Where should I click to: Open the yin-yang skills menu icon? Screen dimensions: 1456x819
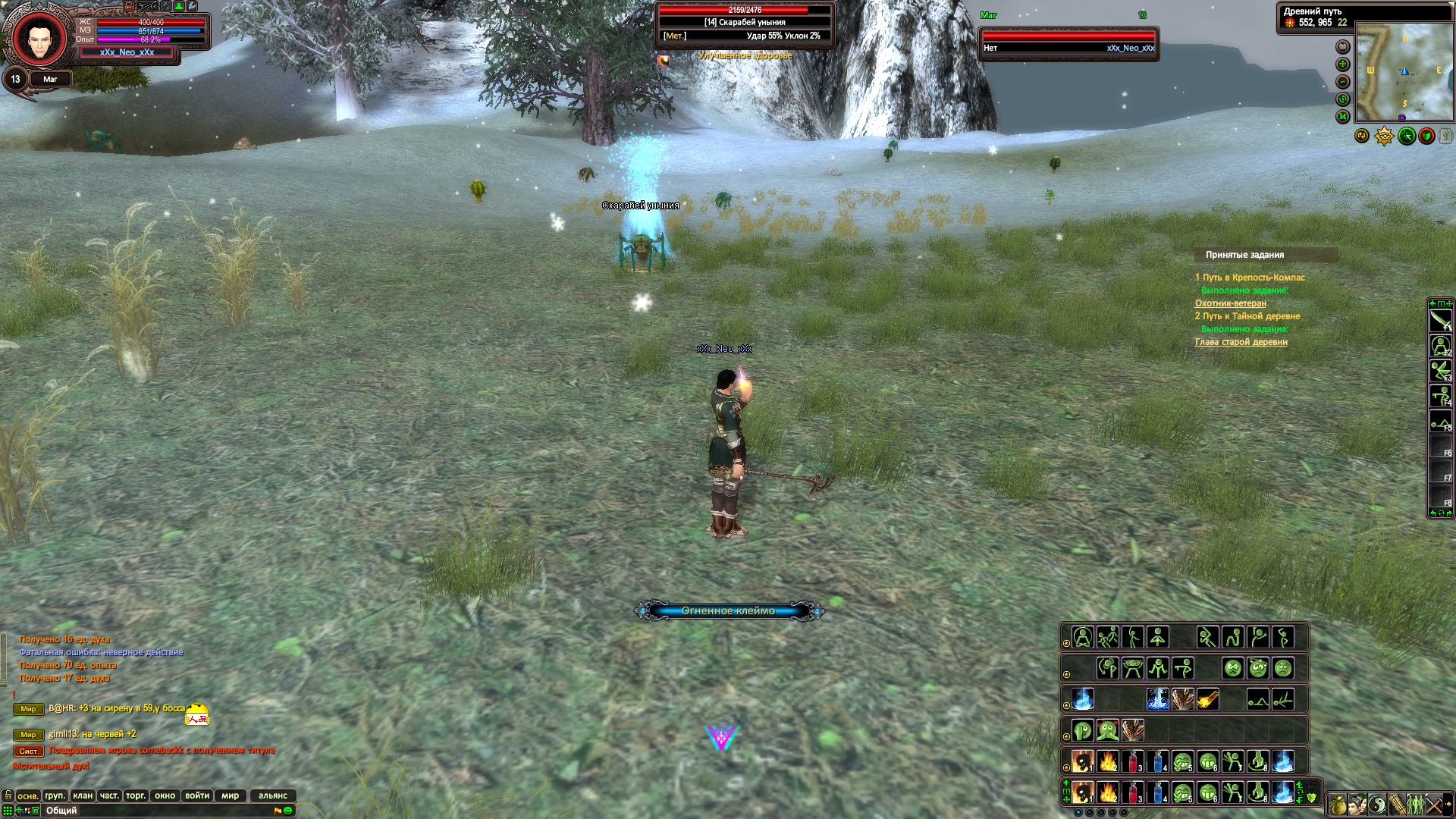pos(1376,803)
